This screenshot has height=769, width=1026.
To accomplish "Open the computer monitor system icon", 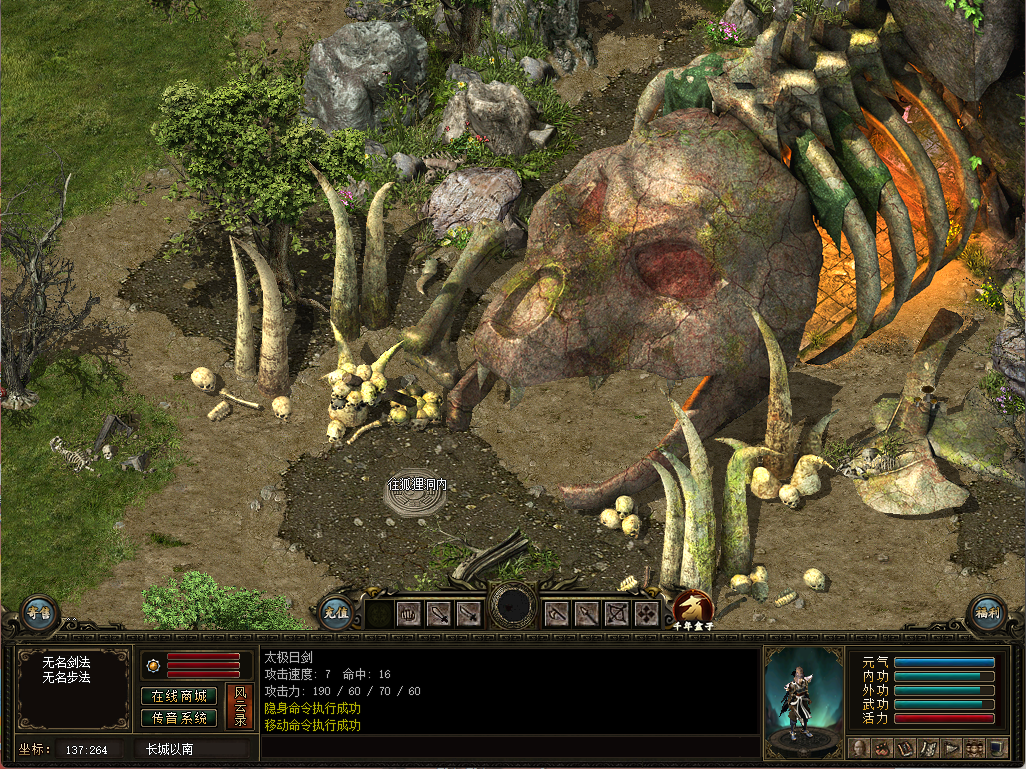I will click(997, 747).
